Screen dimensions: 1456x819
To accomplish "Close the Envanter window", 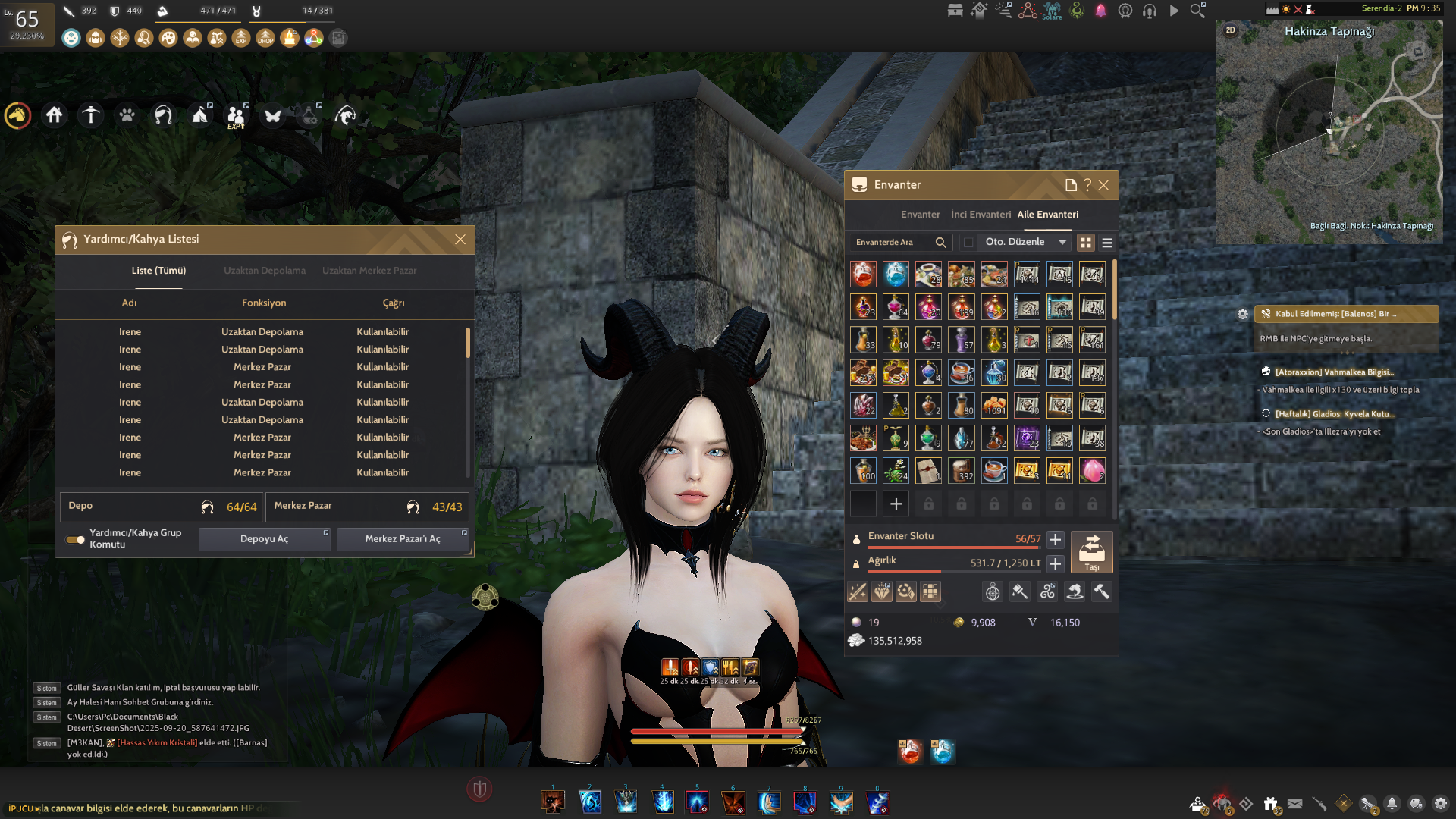I will pos(1104,185).
